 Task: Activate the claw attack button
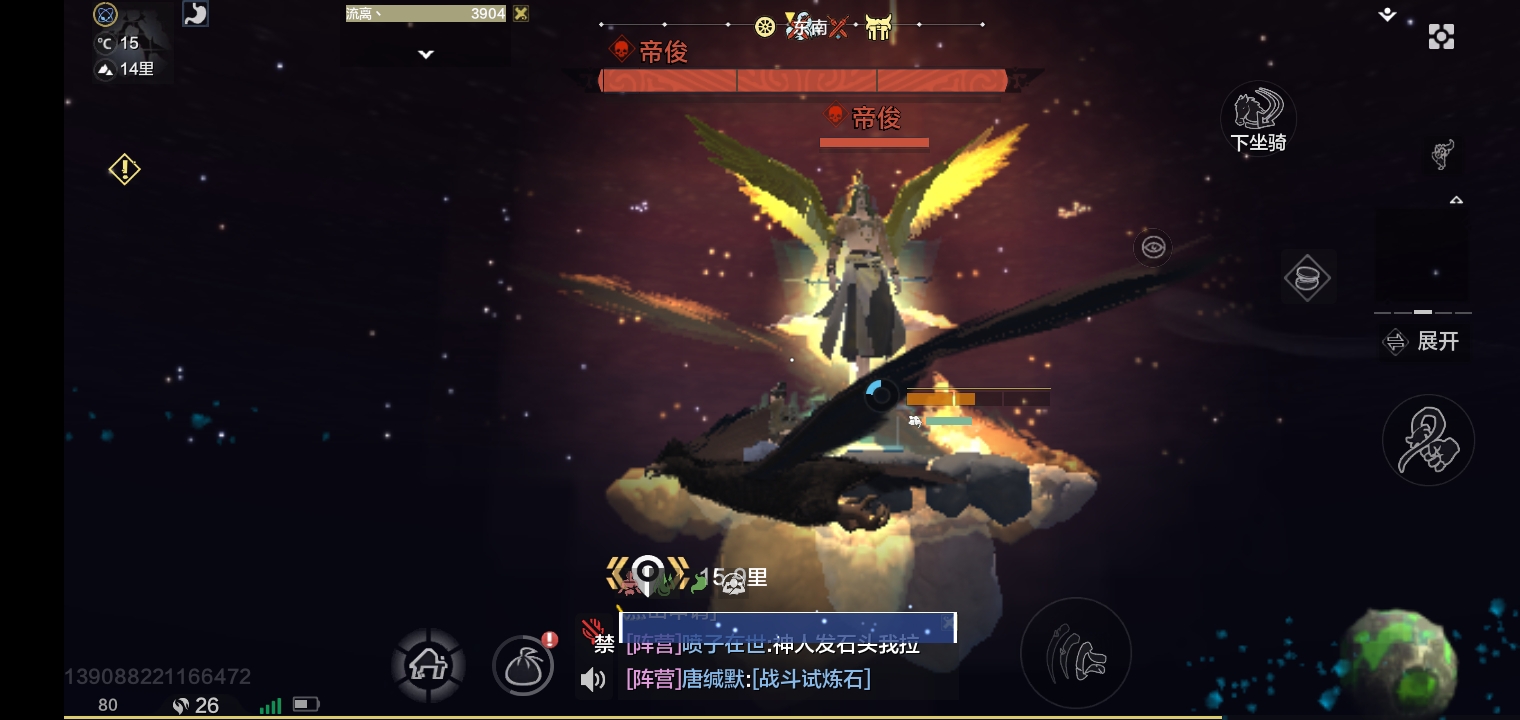[x=1075, y=653]
